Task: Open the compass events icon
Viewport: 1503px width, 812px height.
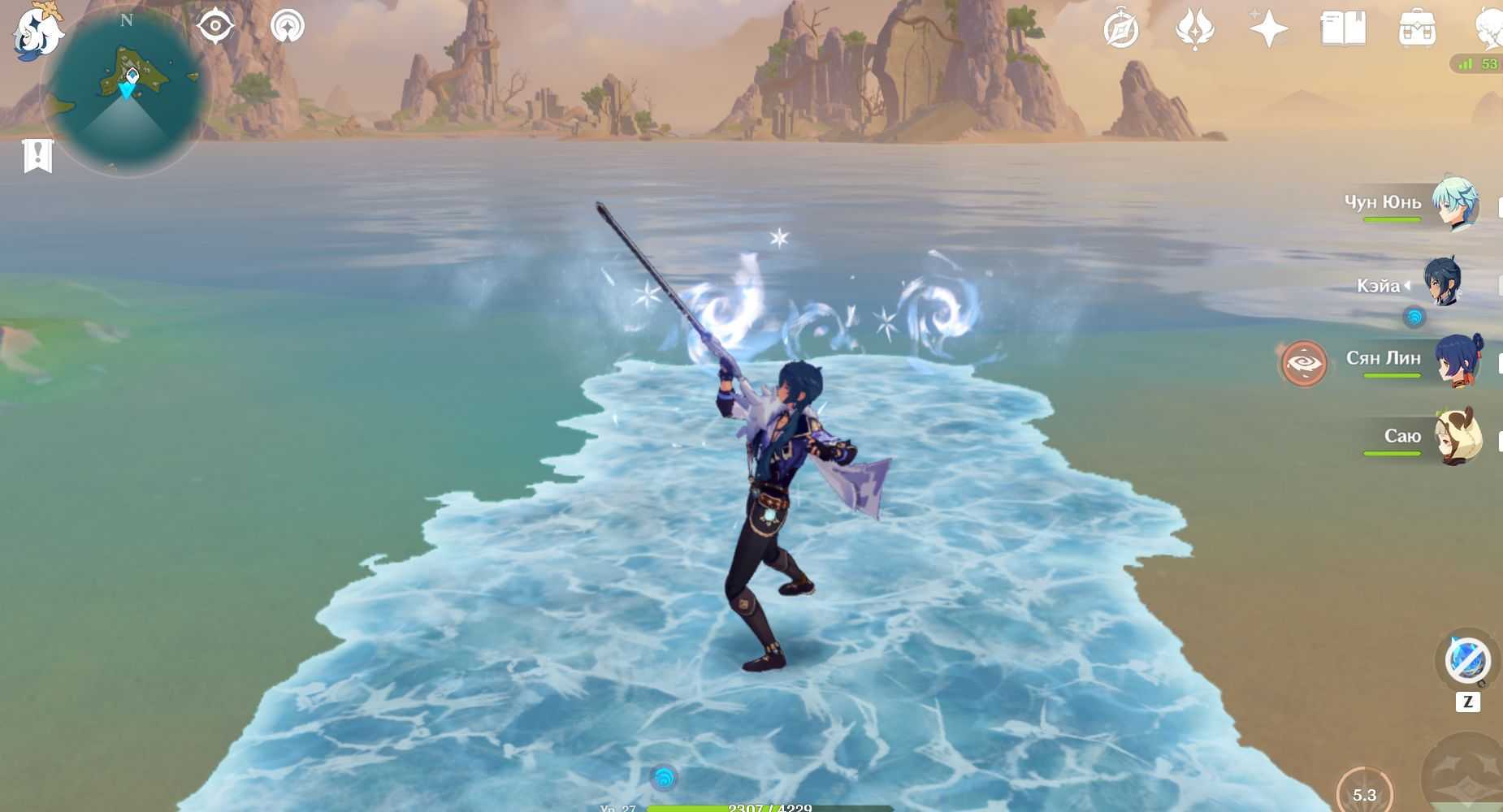Action: coord(1121,30)
